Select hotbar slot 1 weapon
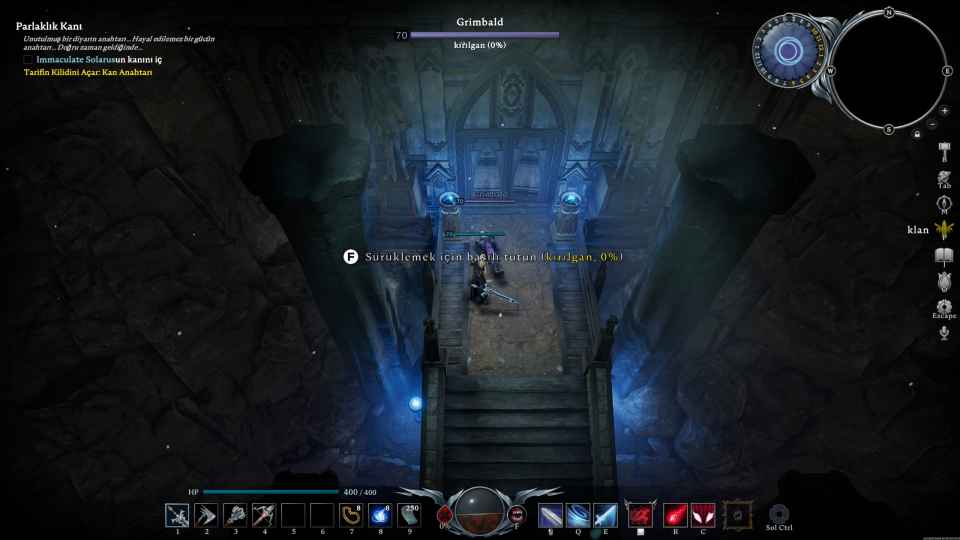Image resolution: width=960 pixels, height=540 pixels. 177,515
